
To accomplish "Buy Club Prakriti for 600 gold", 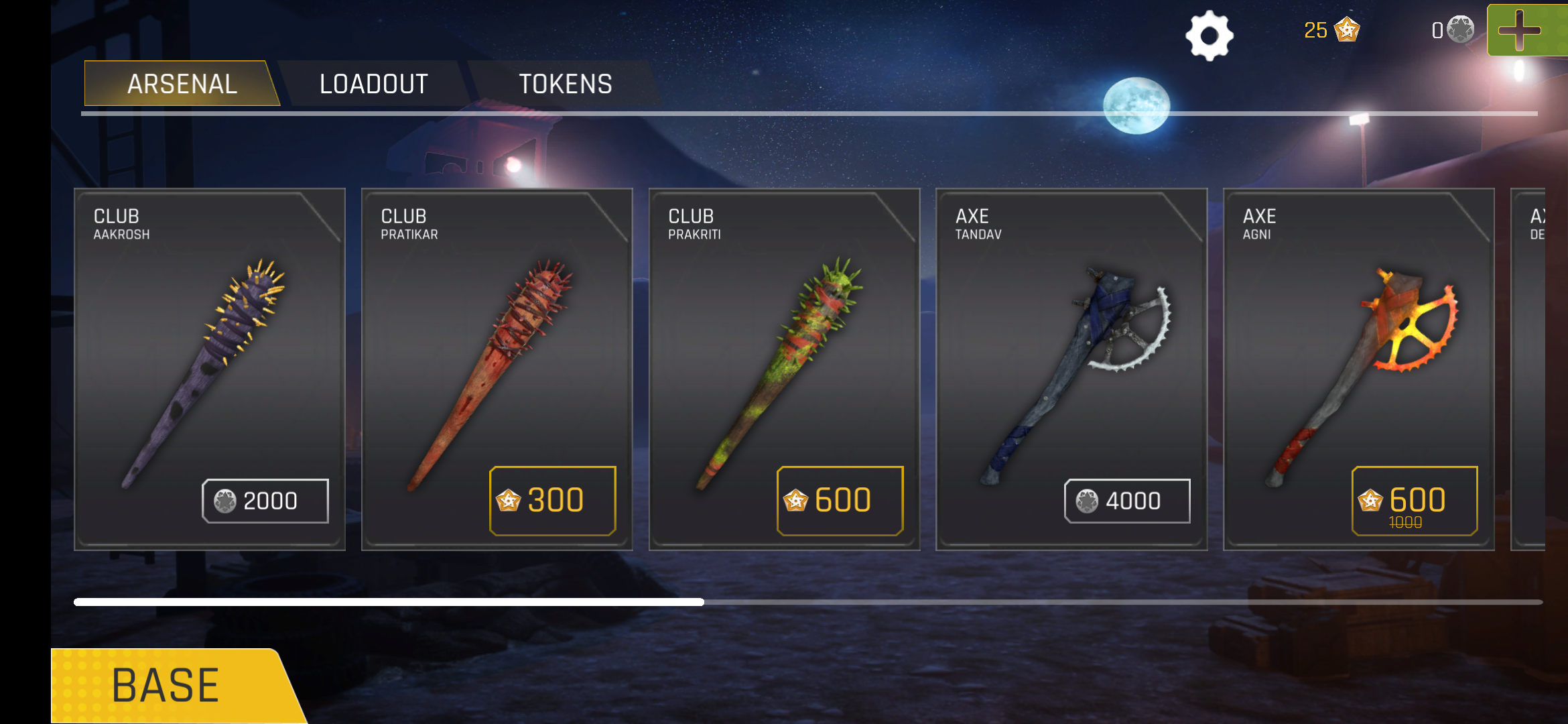I will (x=840, y=501).
